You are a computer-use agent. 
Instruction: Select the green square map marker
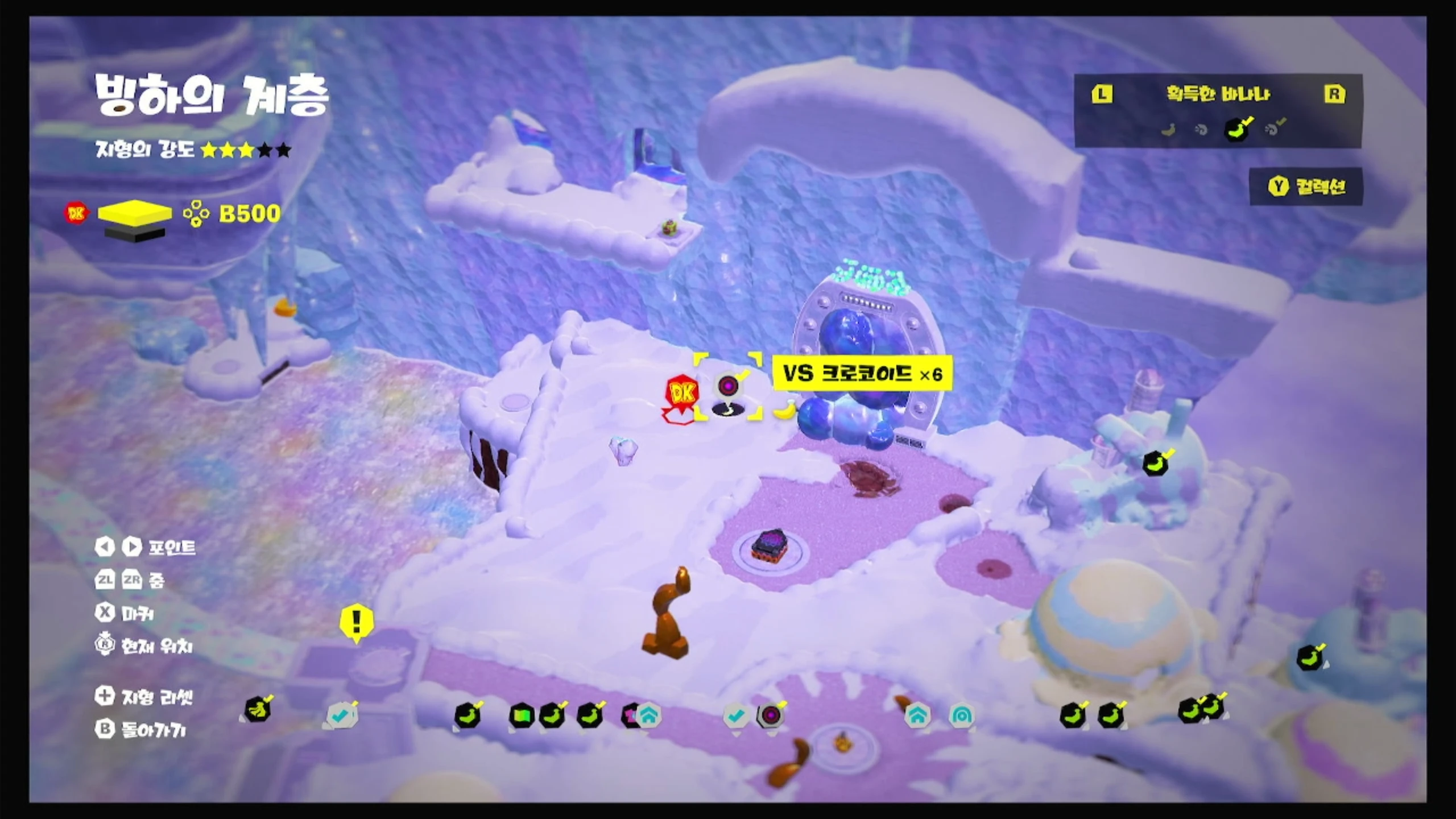pos(521,715)
